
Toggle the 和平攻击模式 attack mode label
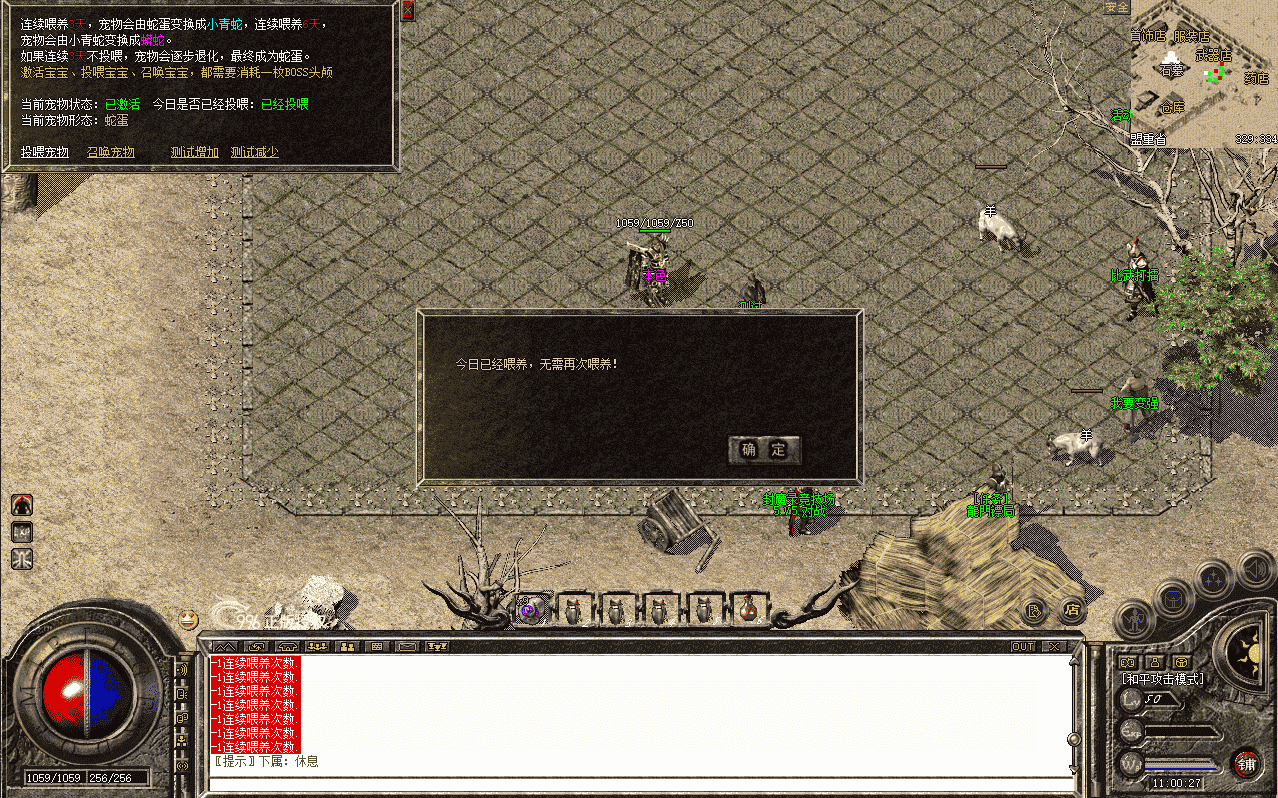click(1162, 679)
